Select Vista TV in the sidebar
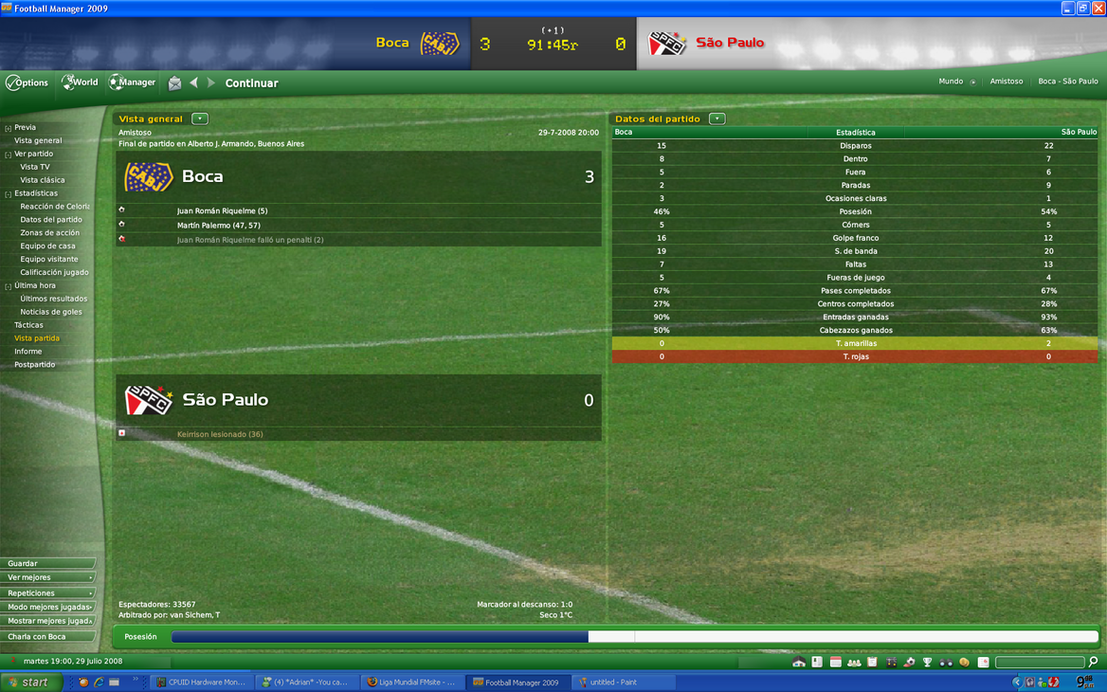Screen dimensions: 1107x692 coord(35,167)
